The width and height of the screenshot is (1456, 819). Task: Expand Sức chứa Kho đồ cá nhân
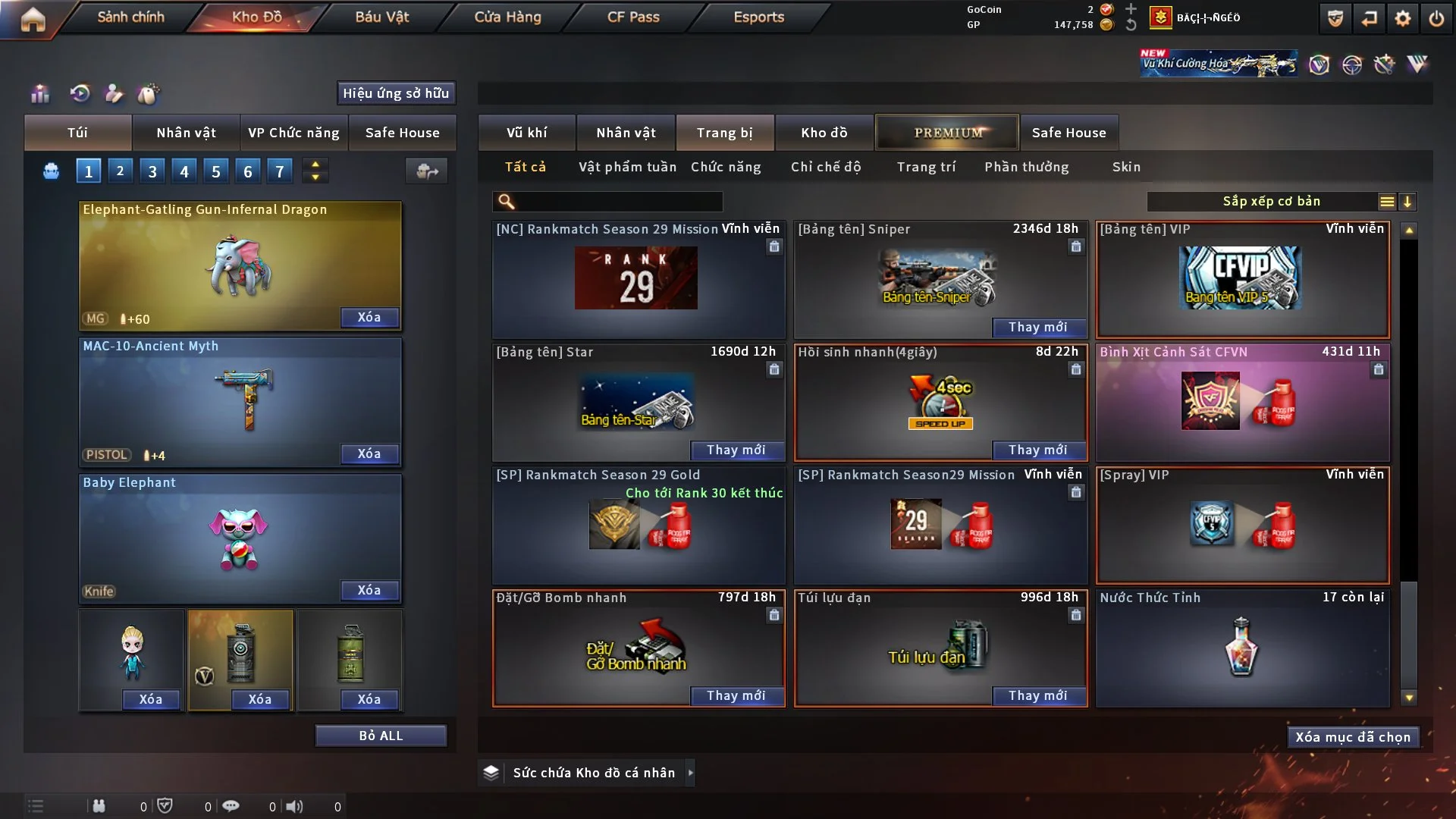(x=690, y=773)
